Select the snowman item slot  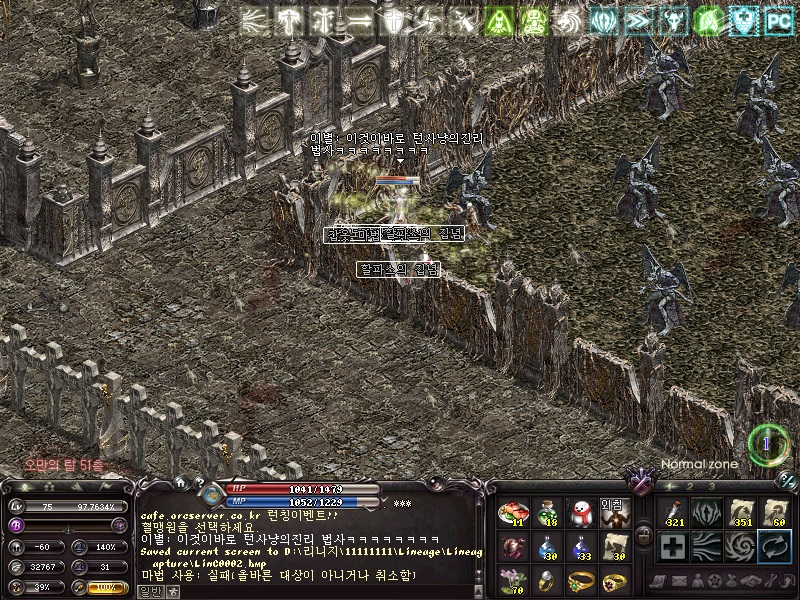click(x=579, y=513)
